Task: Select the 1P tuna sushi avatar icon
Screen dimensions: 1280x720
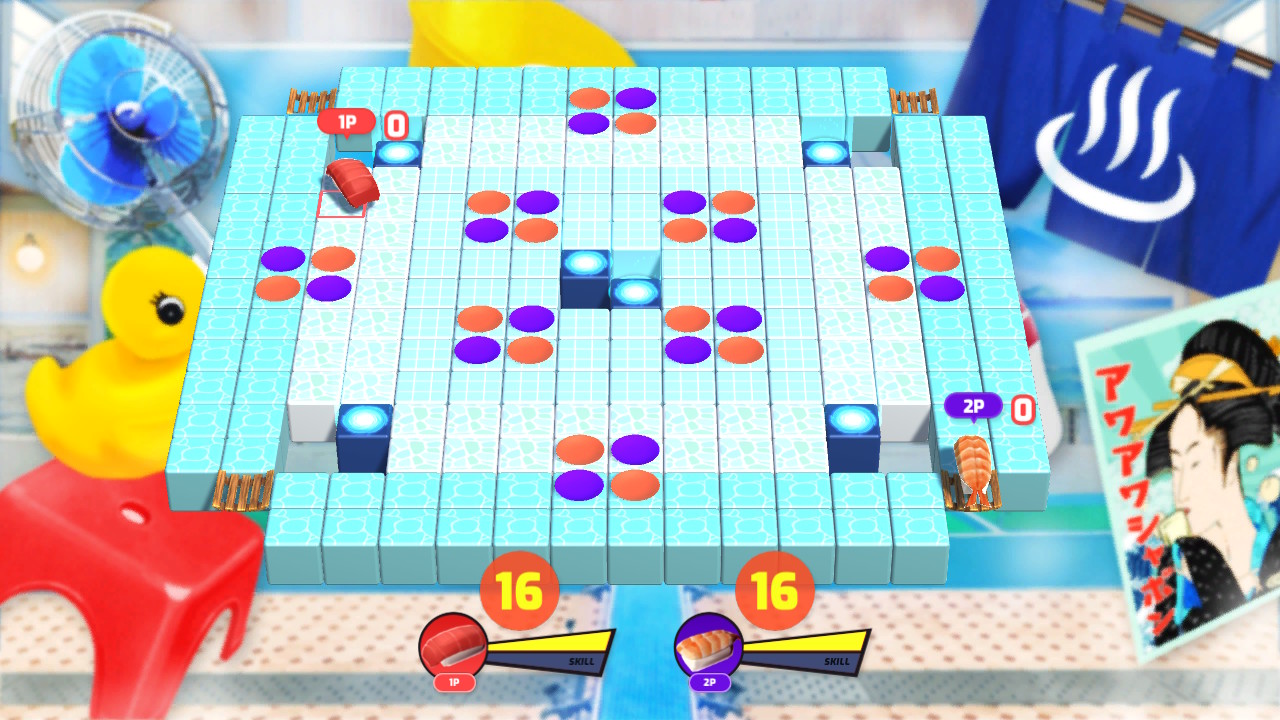Action: [x=457, y=644]
